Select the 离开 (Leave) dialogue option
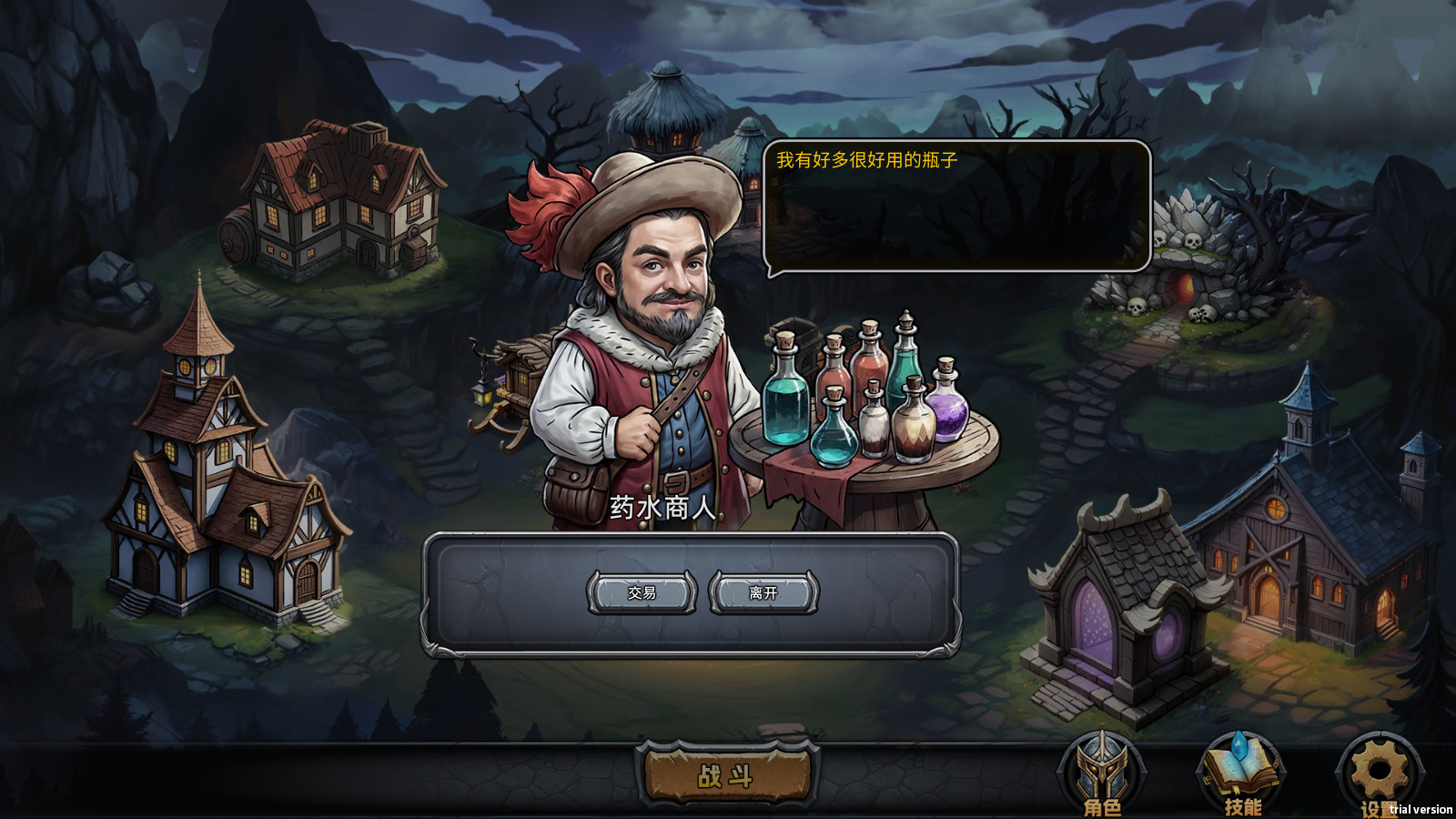This screenshot has width=1456, height=819. point(763,592)
